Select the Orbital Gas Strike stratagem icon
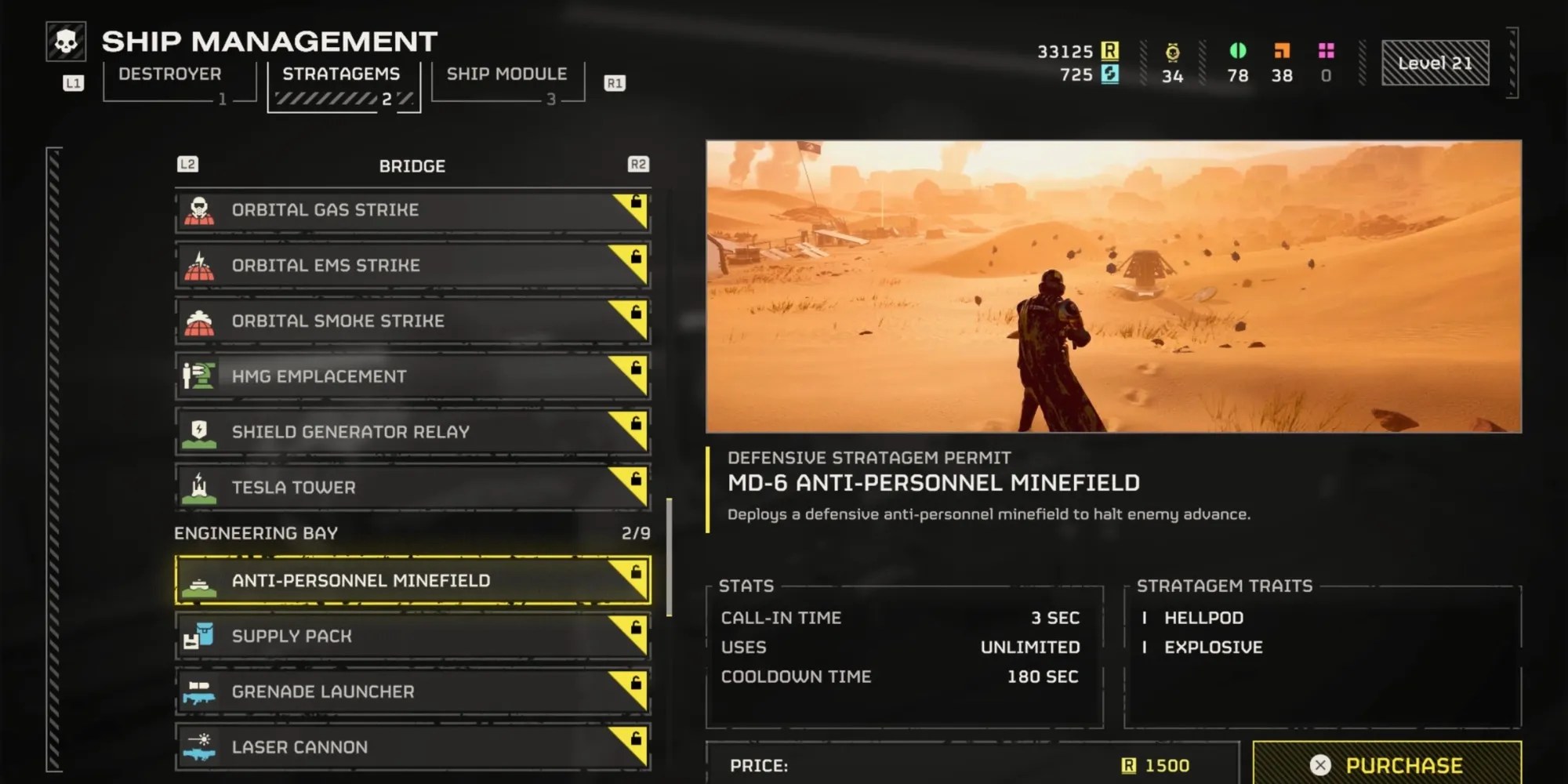Image resolution: width=1568 pixels, height=784 pixels. (x=199, y=209)
